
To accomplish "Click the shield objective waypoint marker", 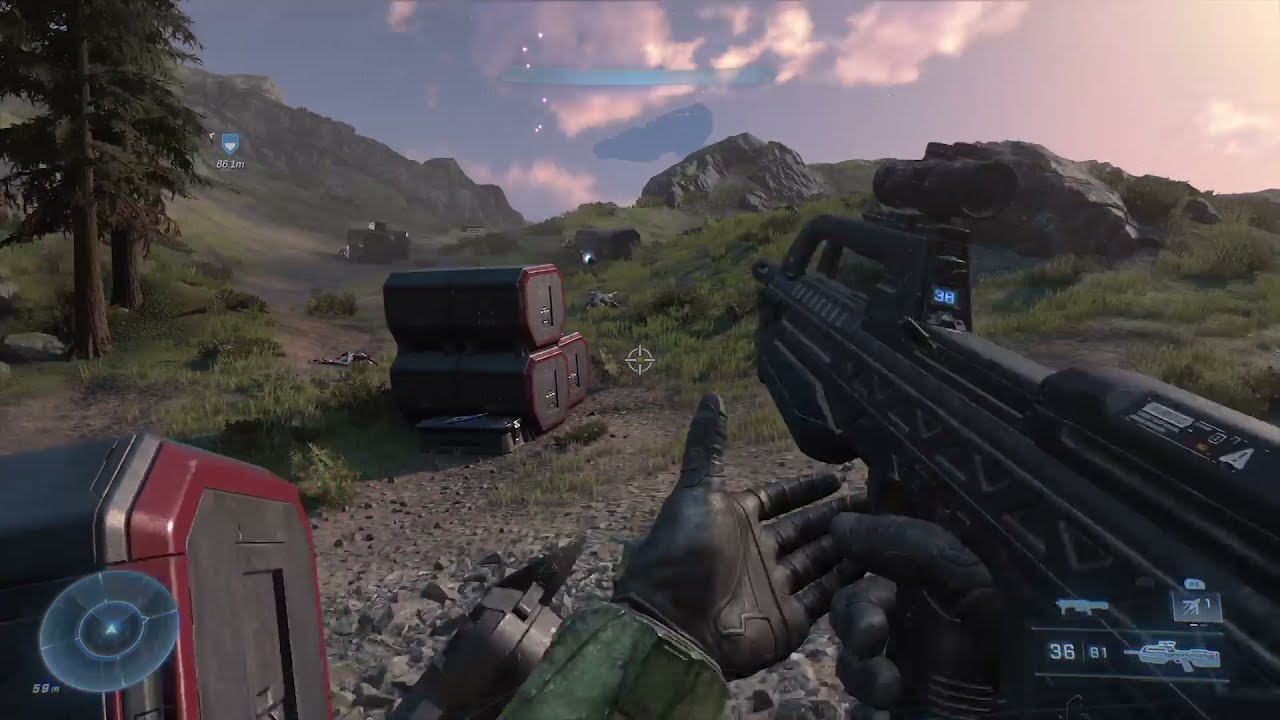I will 231,144.
